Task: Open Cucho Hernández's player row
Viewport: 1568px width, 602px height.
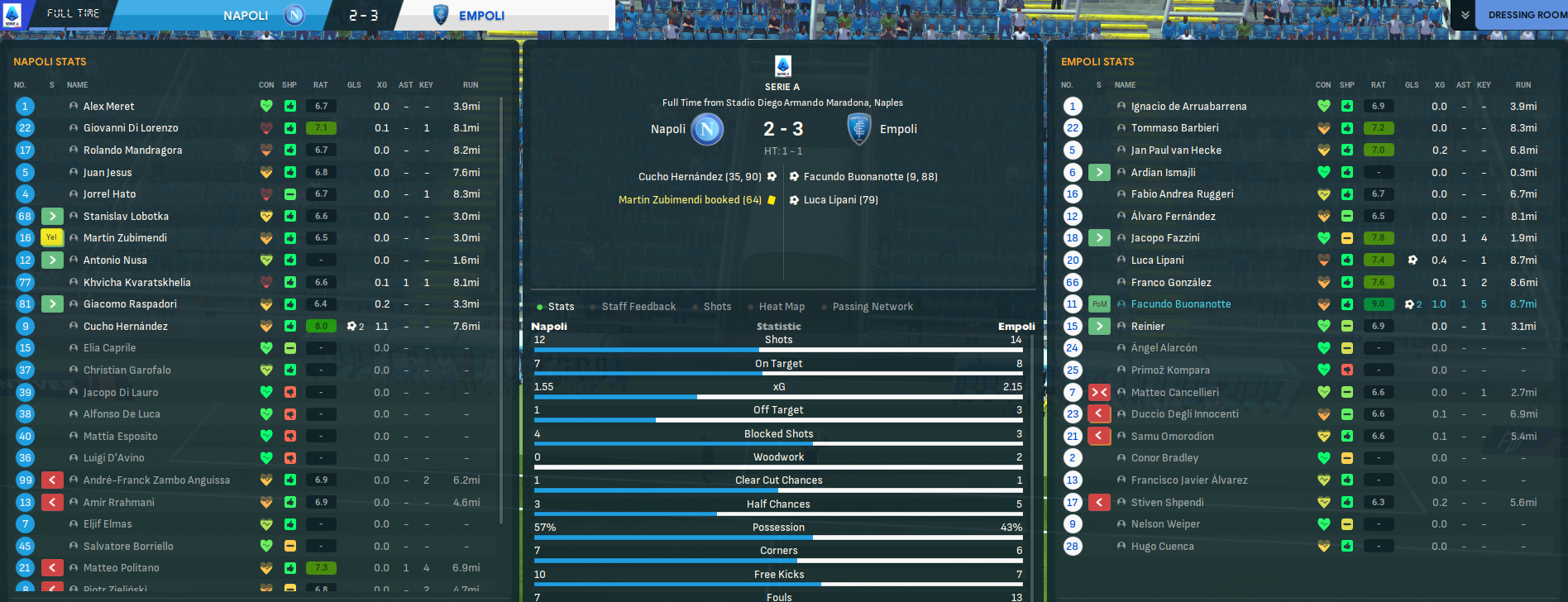Action: (126, 327)
